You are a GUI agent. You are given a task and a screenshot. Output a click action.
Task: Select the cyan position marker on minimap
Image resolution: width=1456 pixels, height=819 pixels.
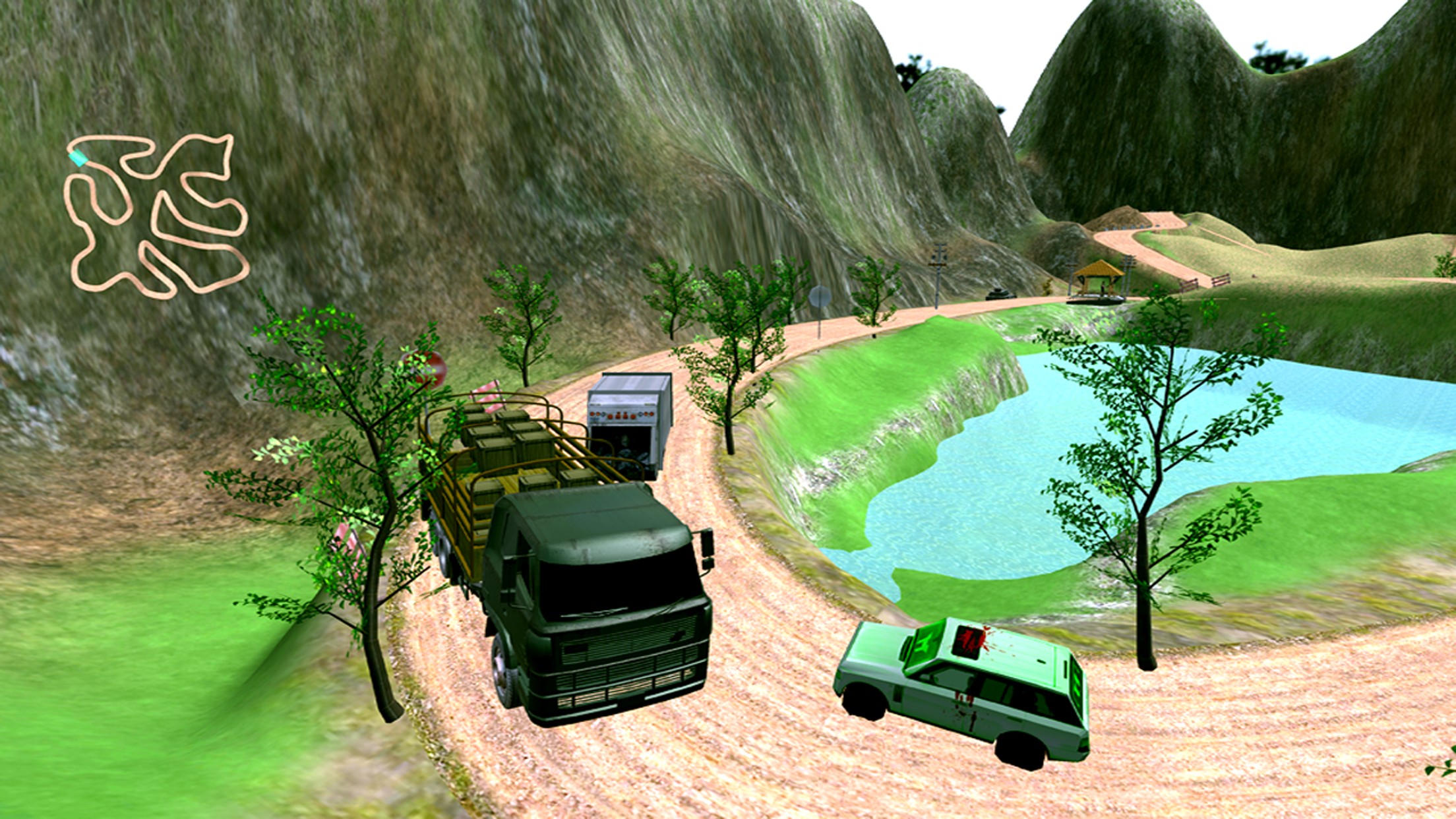pyautogui.click(x=78, y=158)
